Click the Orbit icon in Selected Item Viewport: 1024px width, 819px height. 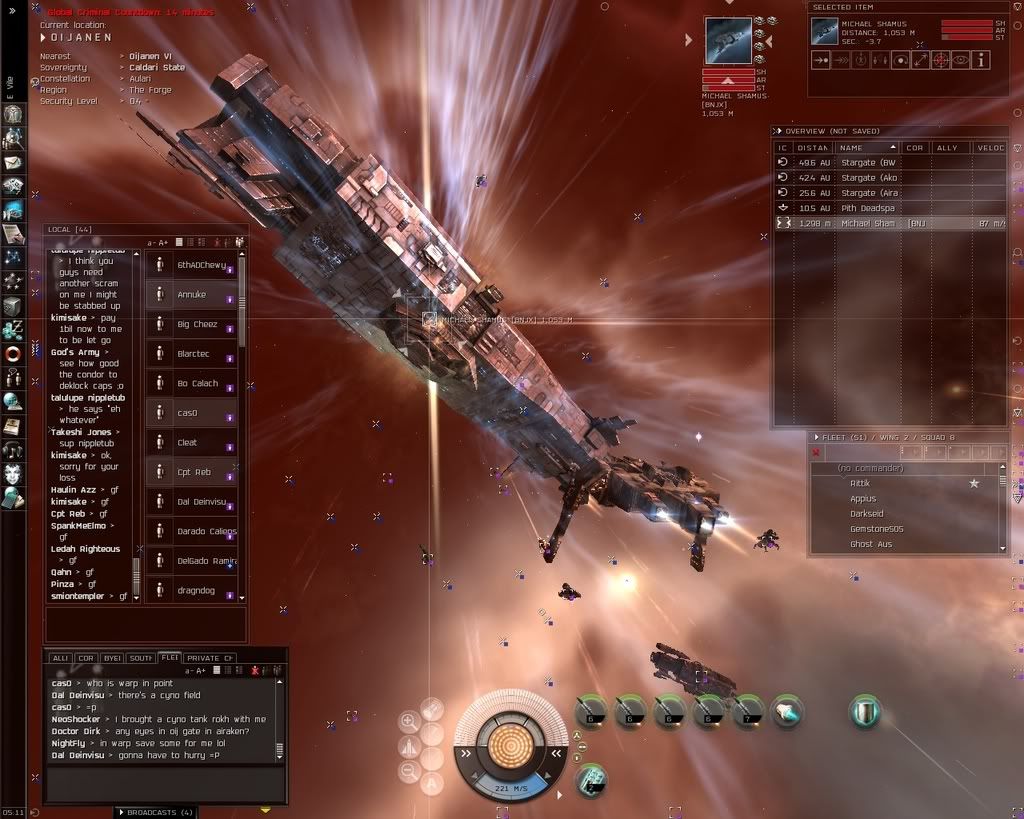point(901,60)
